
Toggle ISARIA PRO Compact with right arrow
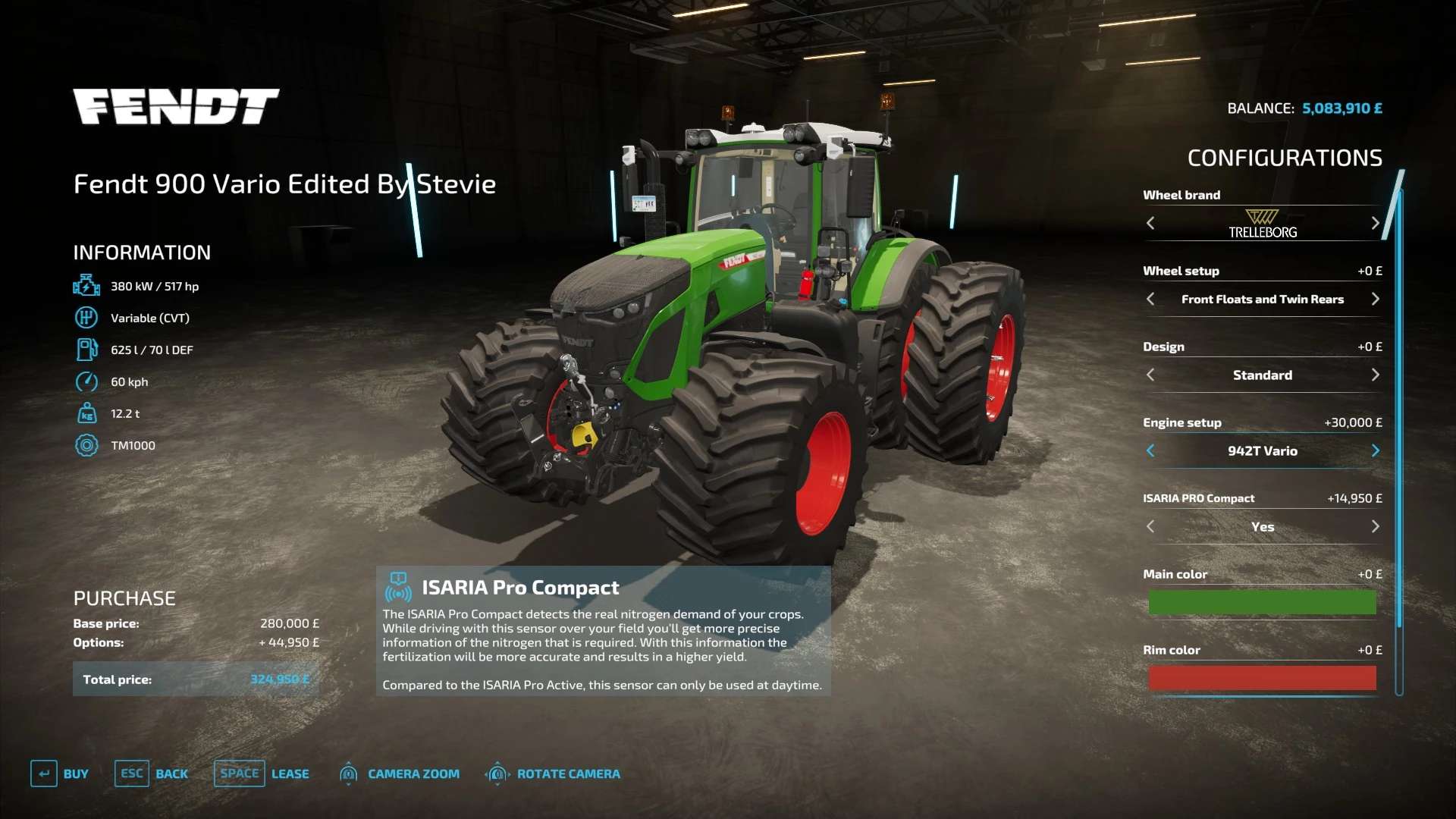[x=1375, y=526]
